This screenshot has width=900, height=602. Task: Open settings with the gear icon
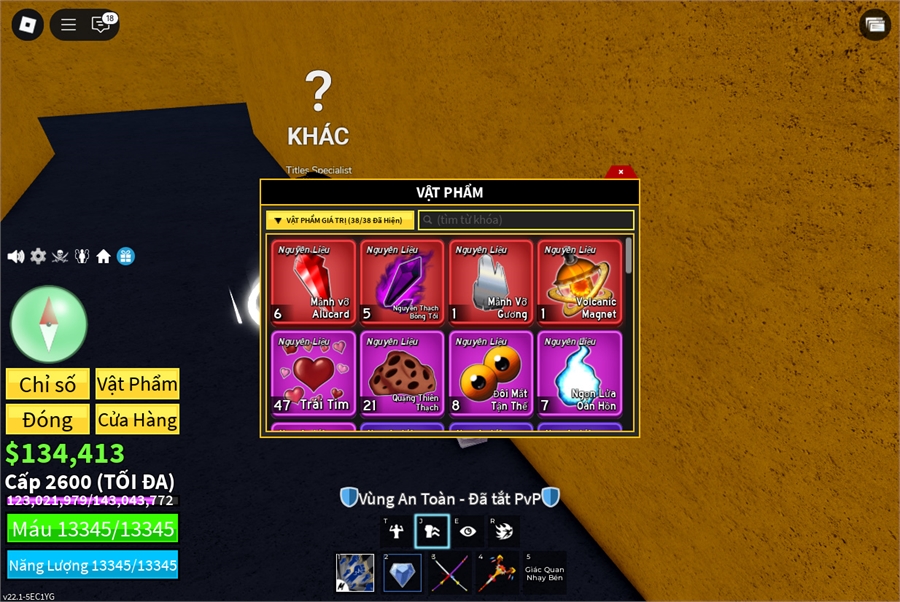point(38,256)
